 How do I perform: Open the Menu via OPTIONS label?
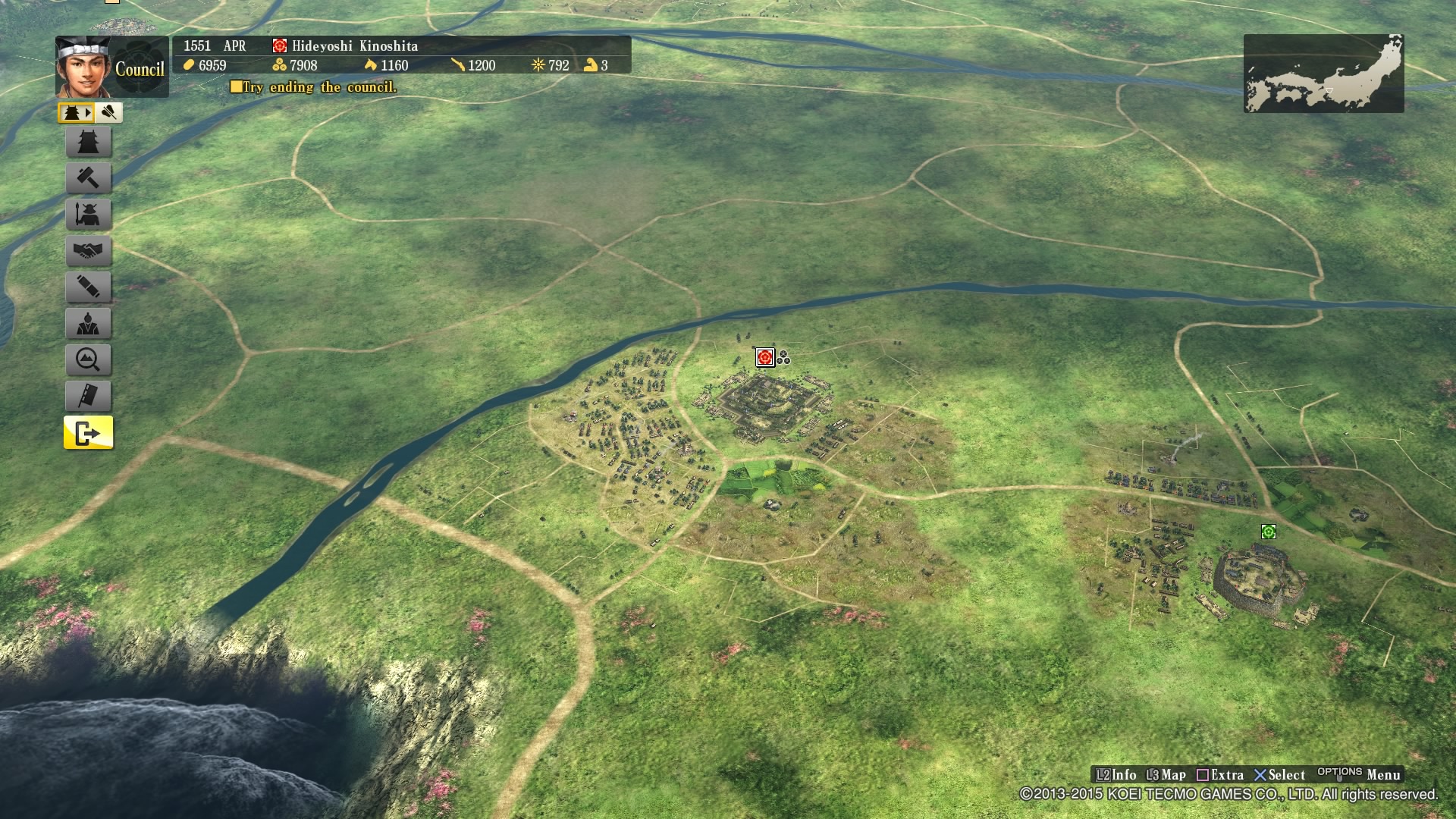point(1338,775)
